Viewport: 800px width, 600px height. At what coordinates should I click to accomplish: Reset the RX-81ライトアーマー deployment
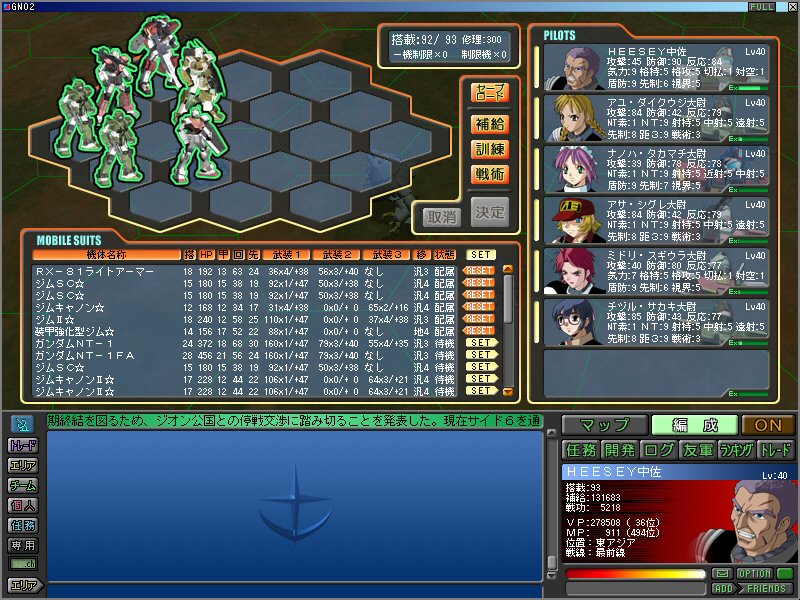pos(480,271)
